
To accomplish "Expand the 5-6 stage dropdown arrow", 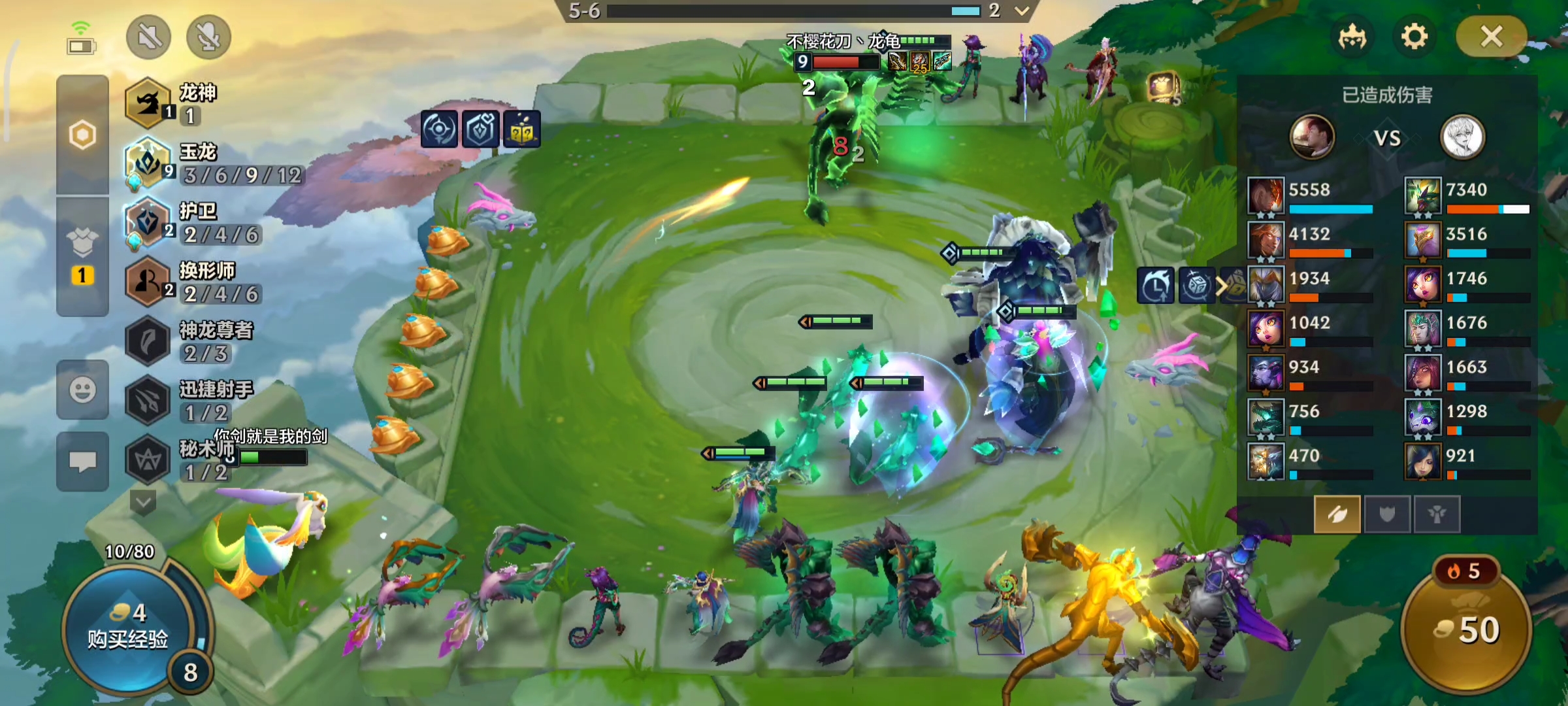I will (x=1022, y=10).
